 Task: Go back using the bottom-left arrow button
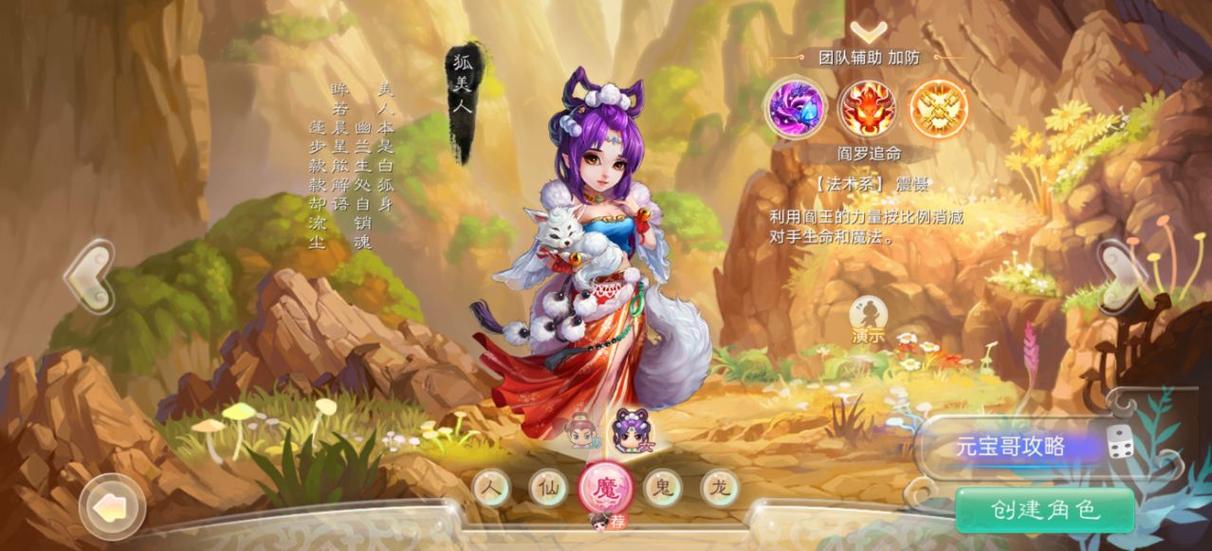[109, 508]
